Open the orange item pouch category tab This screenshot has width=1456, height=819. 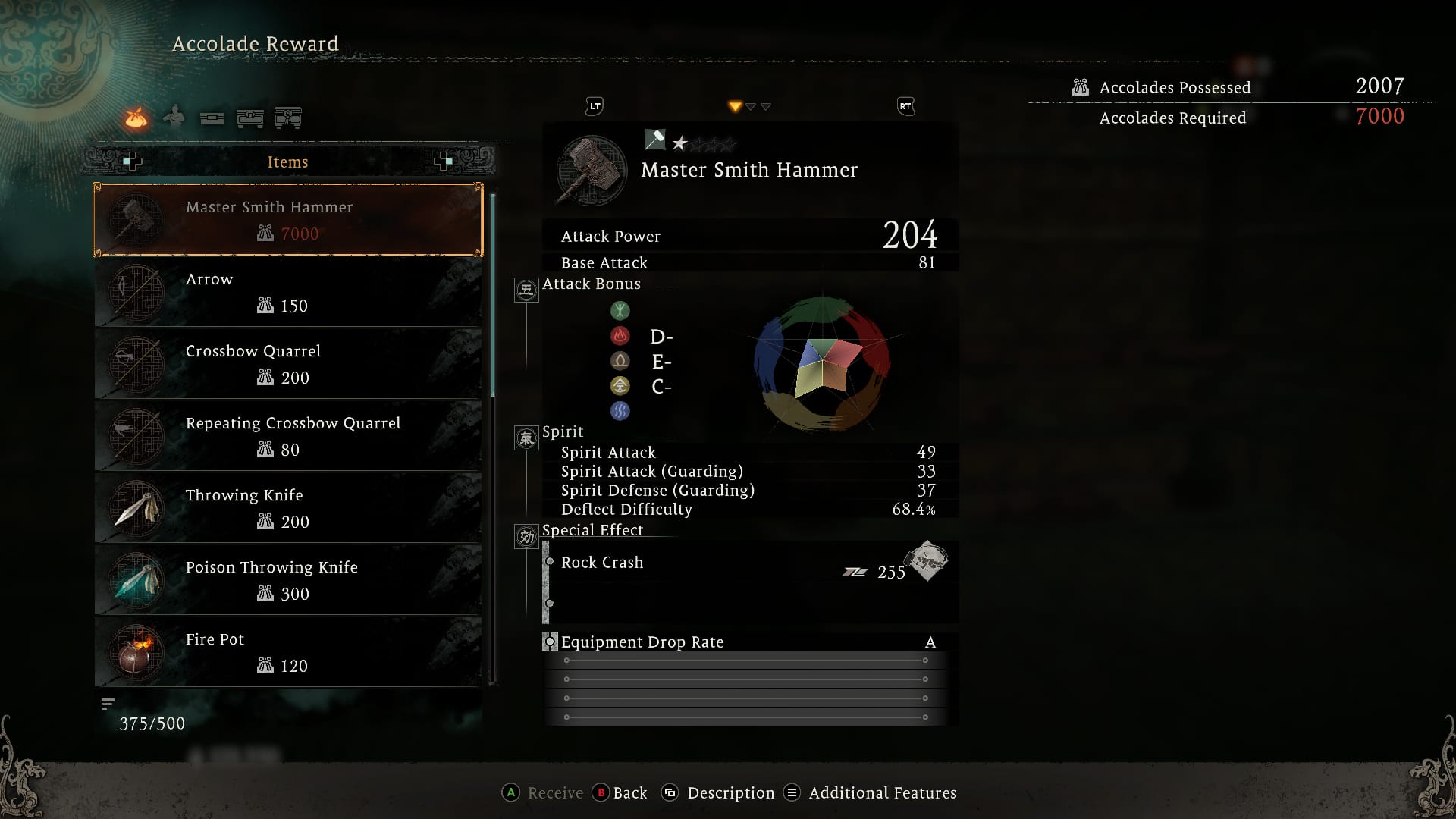coord(135,118)
